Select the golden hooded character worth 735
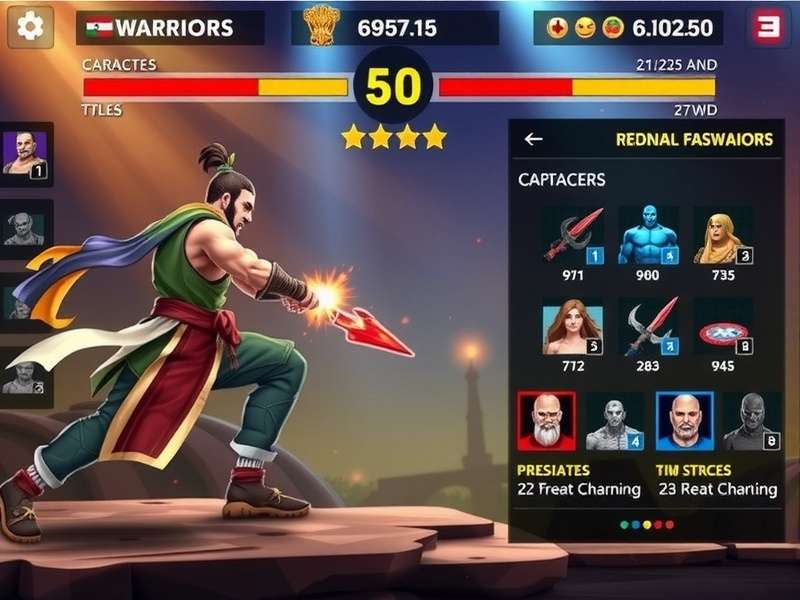 click(x=723, y=235)
